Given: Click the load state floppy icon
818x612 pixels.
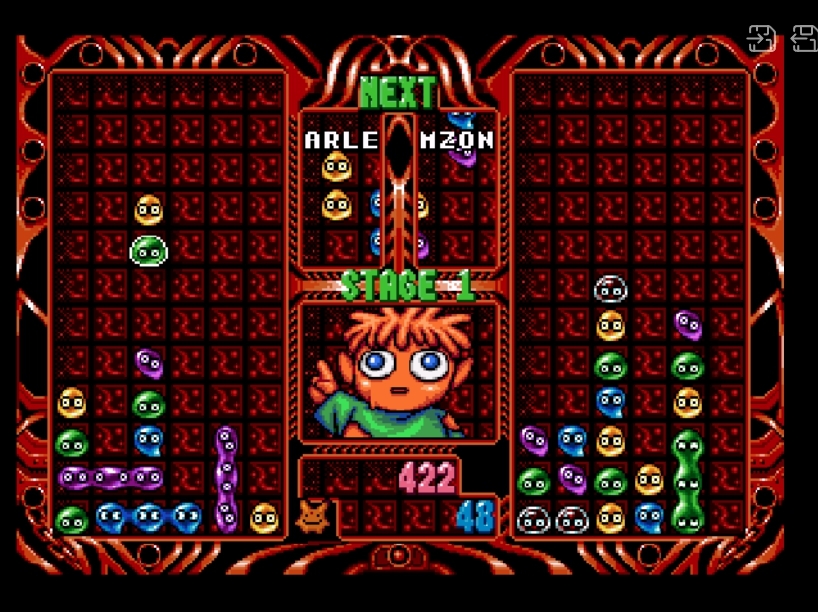Looking at the screenshot, I should click(804, 38).
